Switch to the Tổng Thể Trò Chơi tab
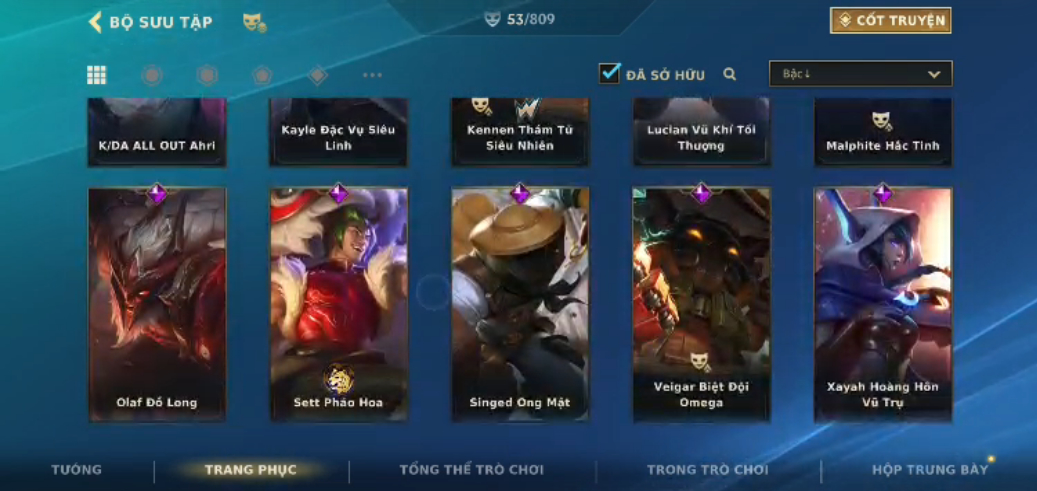Image resolution: width=1037 pixels, height=491 pixels. [472, 470]
